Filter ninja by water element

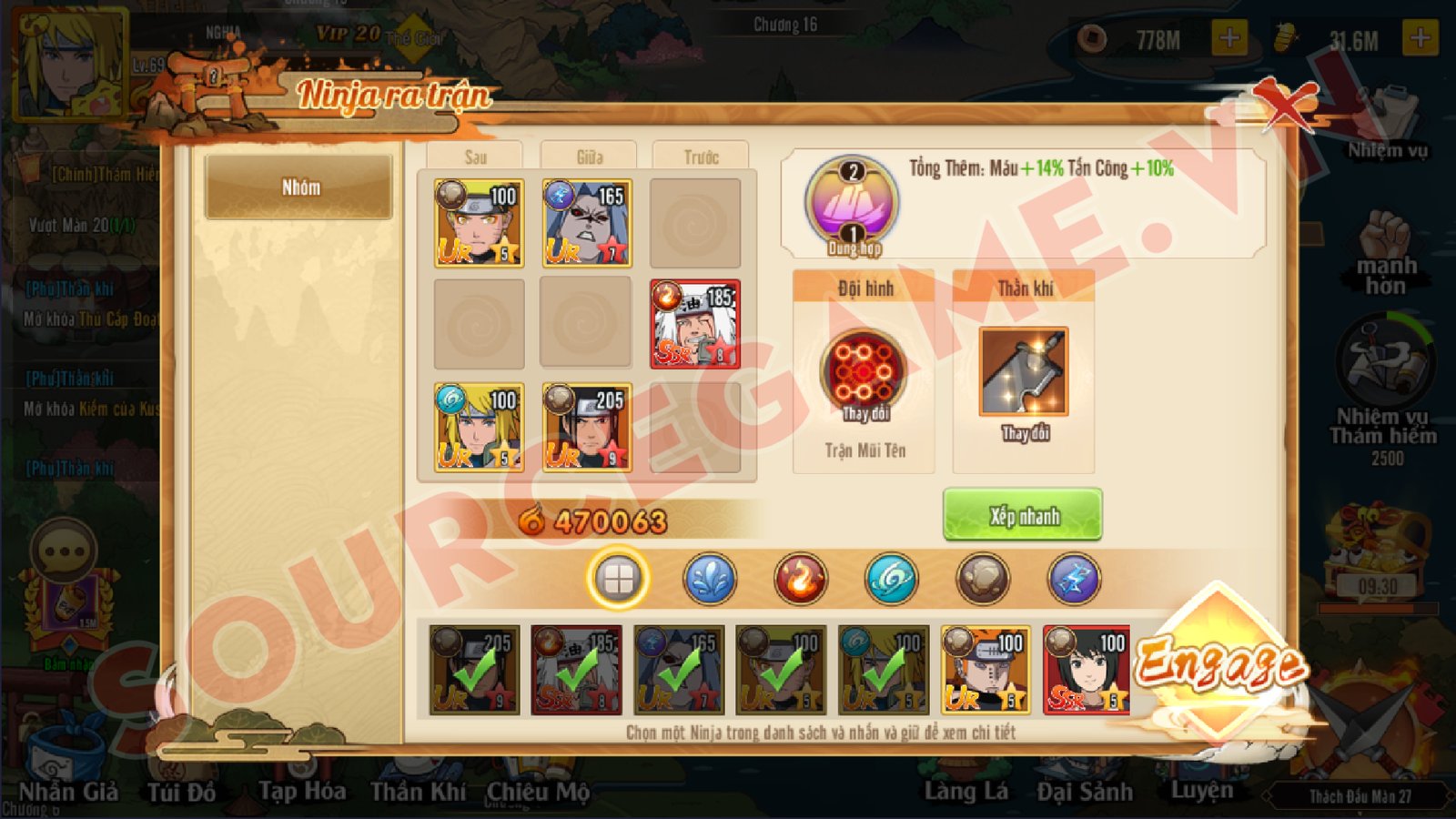click(x=710, y=578)
